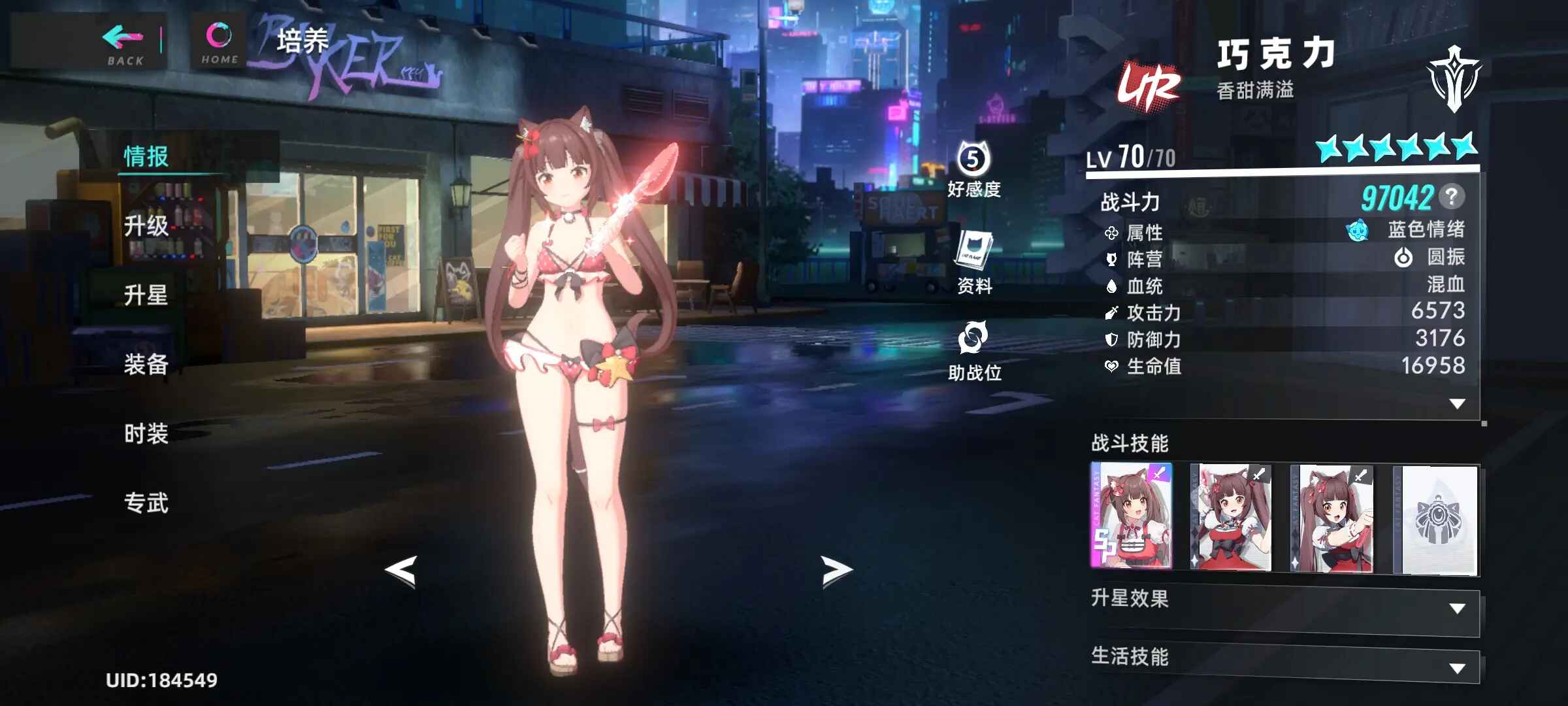1568x706 pixels.
Task: Click the question mark beside 战斗力 97042
Action: pyautogui.click(x=1451, y=196)
